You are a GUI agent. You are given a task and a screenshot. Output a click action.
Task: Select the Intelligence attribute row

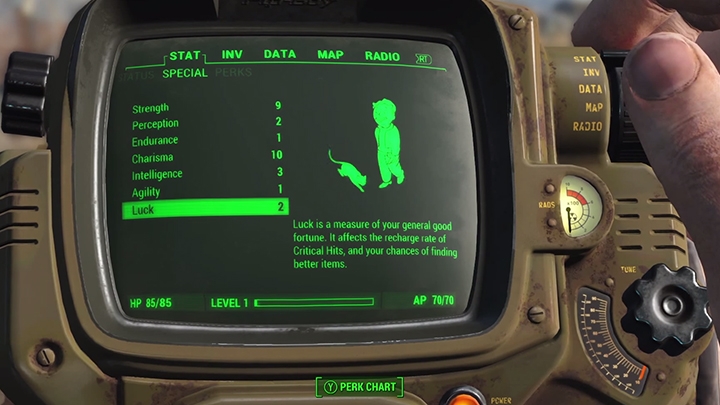tap(205, 174)
